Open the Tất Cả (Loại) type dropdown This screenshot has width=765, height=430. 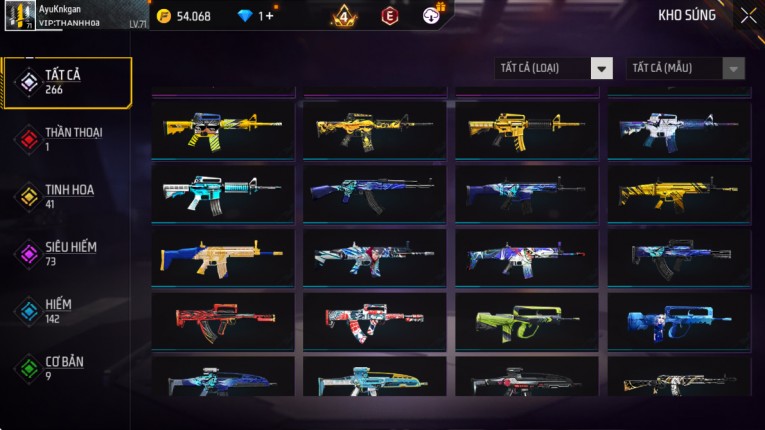pos(553,68)
